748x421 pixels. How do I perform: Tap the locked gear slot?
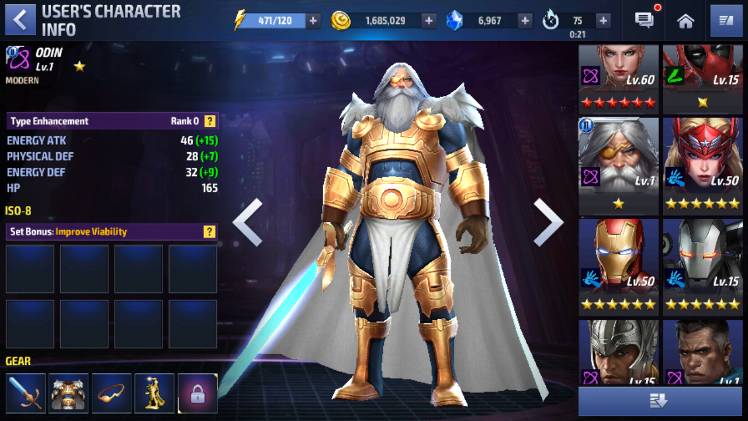click(x=198, y=393)
